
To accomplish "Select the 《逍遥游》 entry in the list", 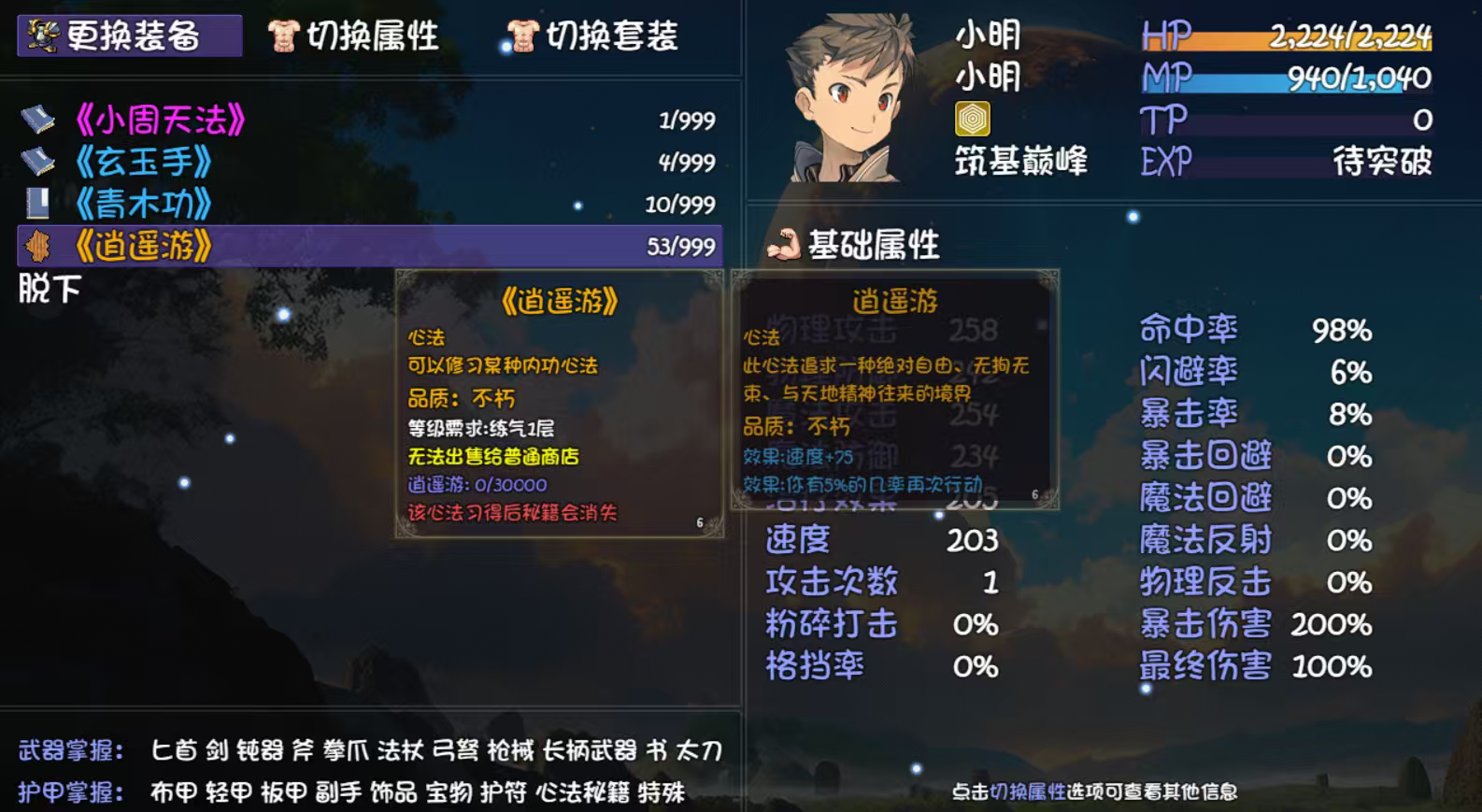I will pos(150,246).
